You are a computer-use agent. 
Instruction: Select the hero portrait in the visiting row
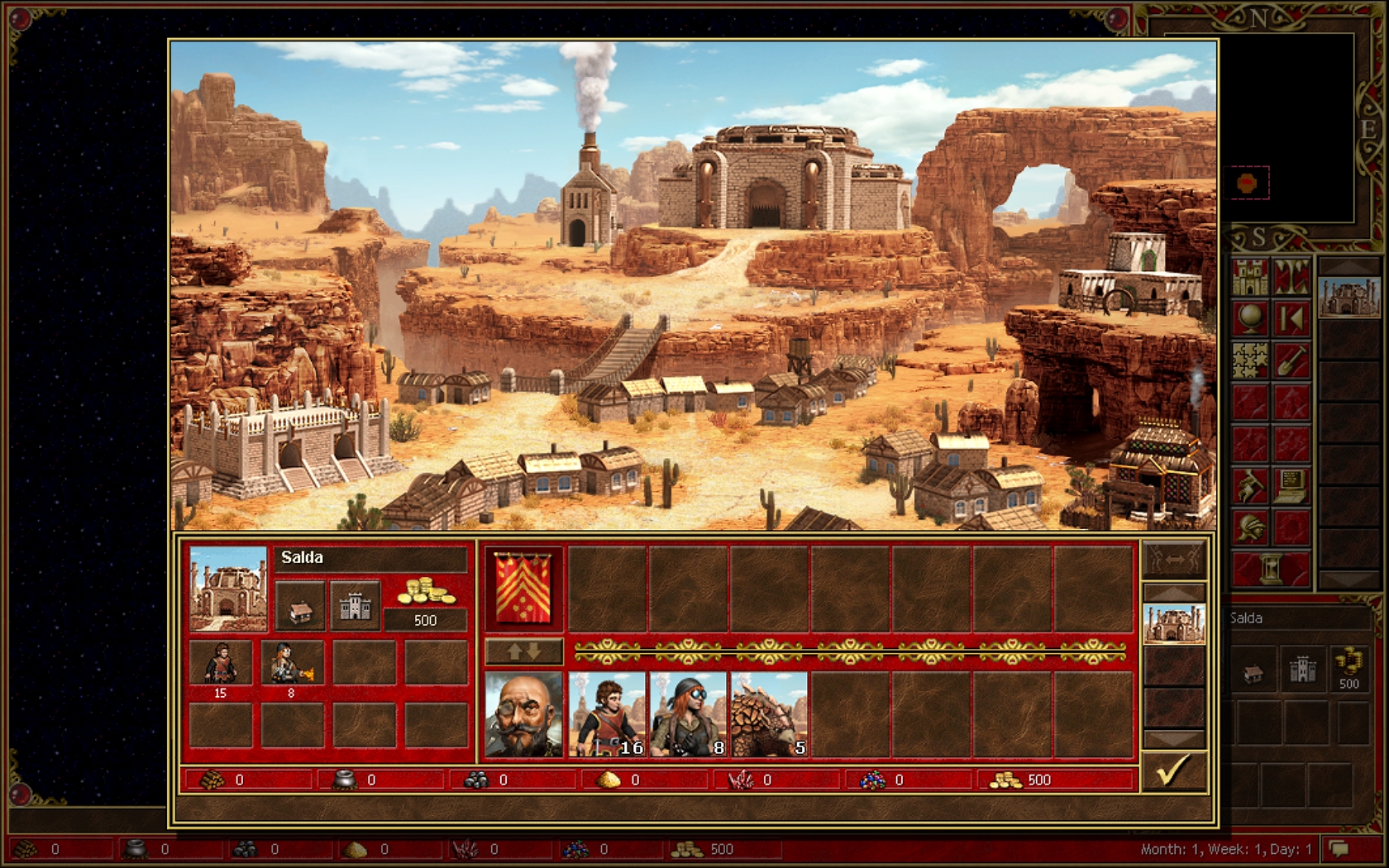(x=523, y=714)
